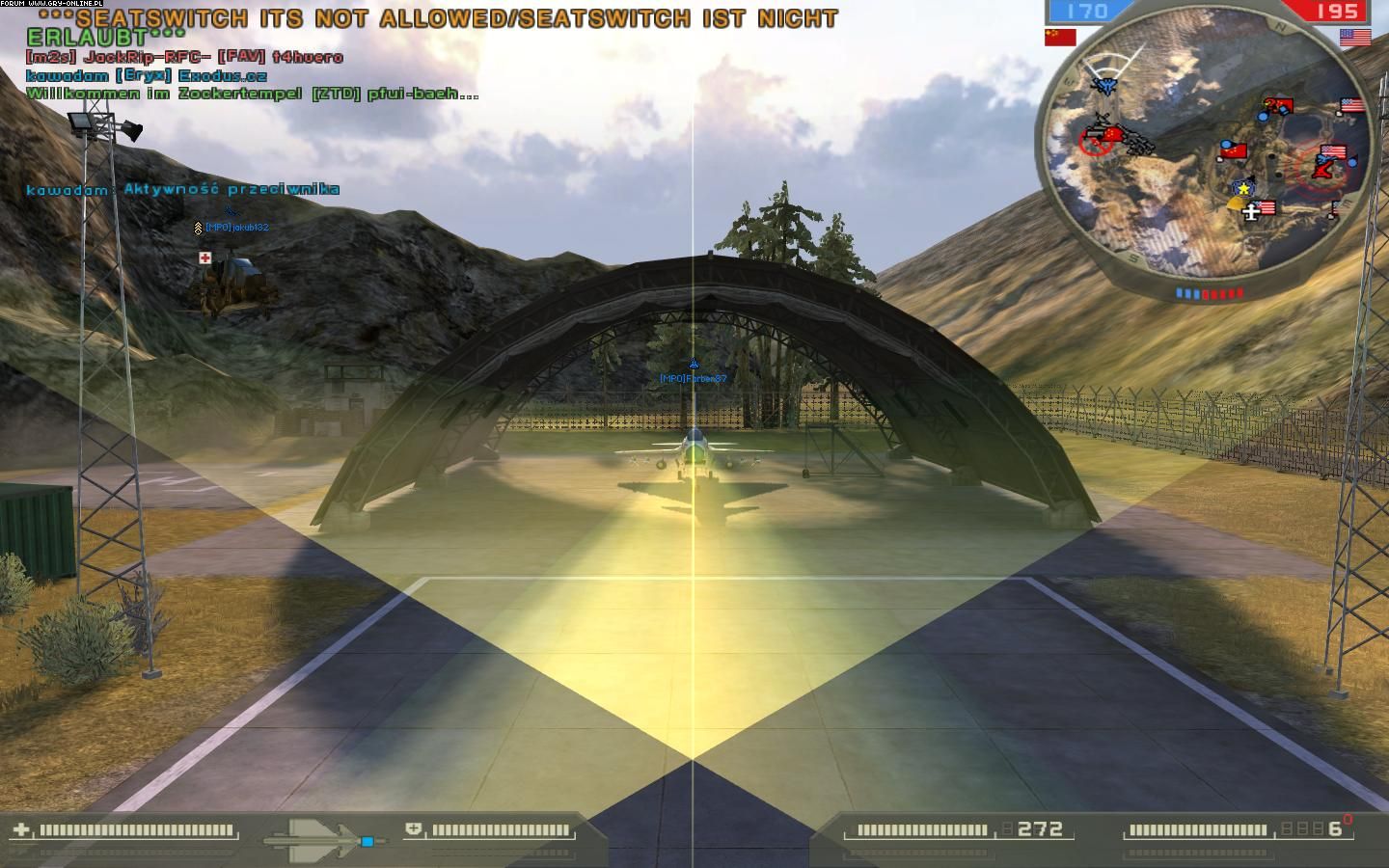Image resolution: width=1389 pixels, height=868 pixels.
Task: Select the US team flag beside the score
Action: (1355, 38)
